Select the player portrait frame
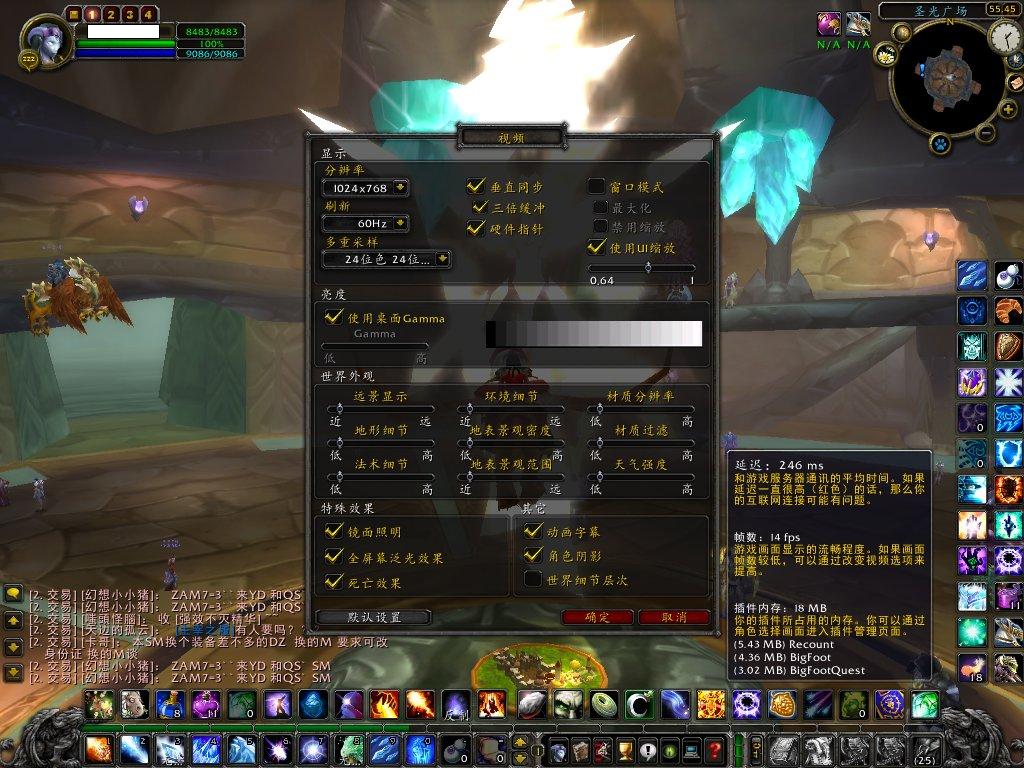Screen dimensions: 1024x768 [x=49, y=42]
